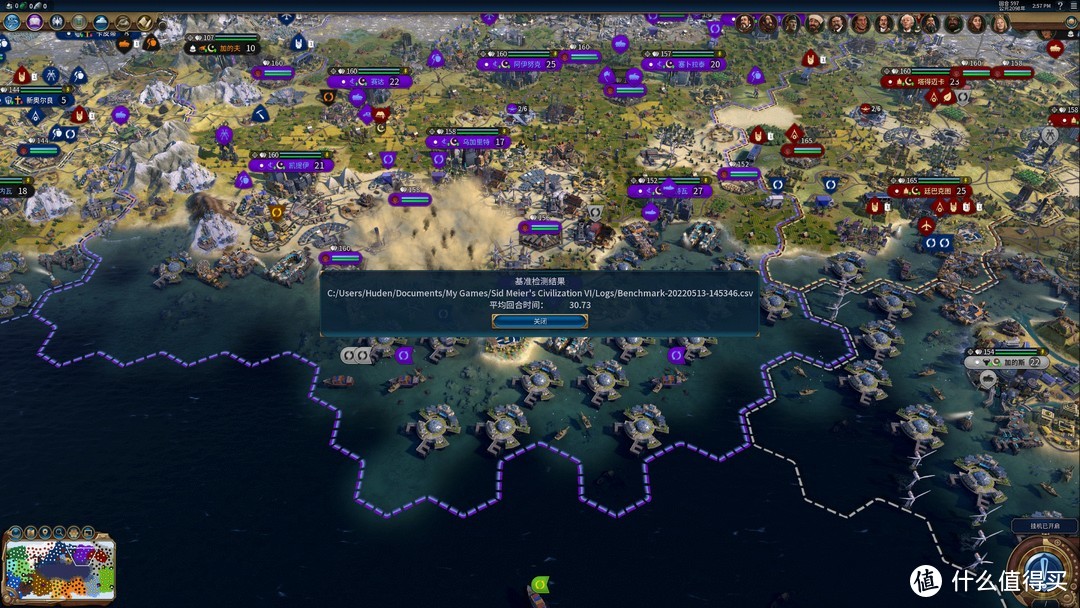Click the end turn action button
The width and height of the screenshot is (1080, 608).
pos(1044,572)
